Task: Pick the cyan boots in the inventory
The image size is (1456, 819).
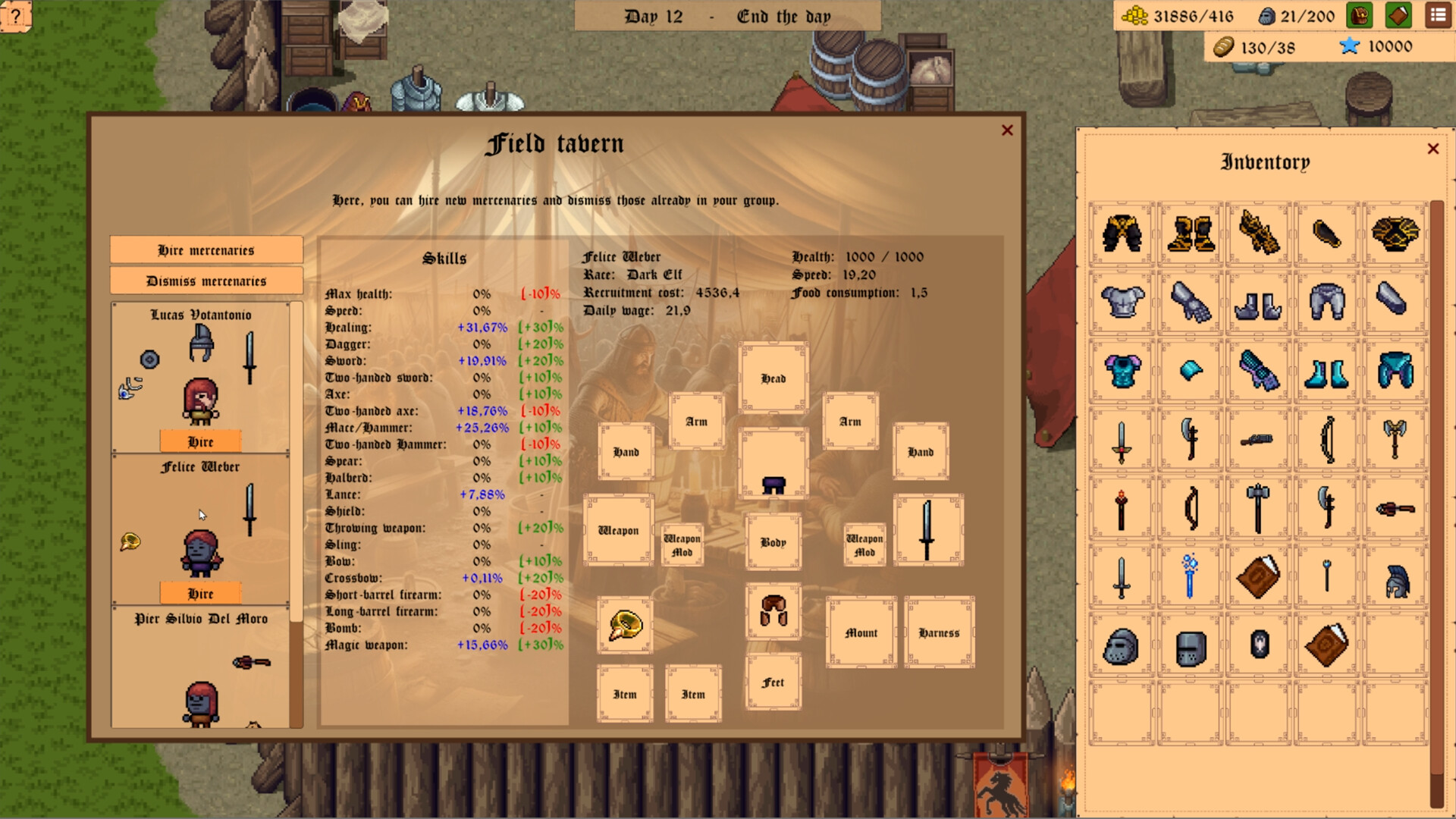Action: pyautogui.click(x=1329, y=371)
